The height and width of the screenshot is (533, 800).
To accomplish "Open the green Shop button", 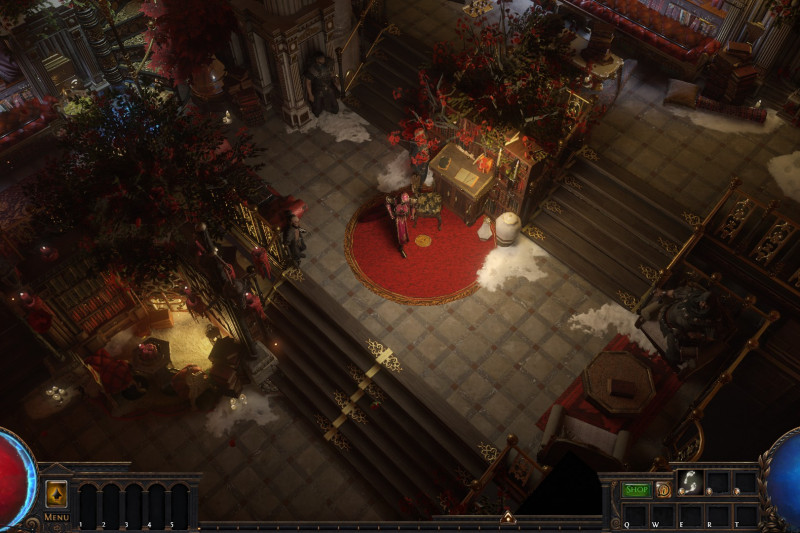I will 636,490.
